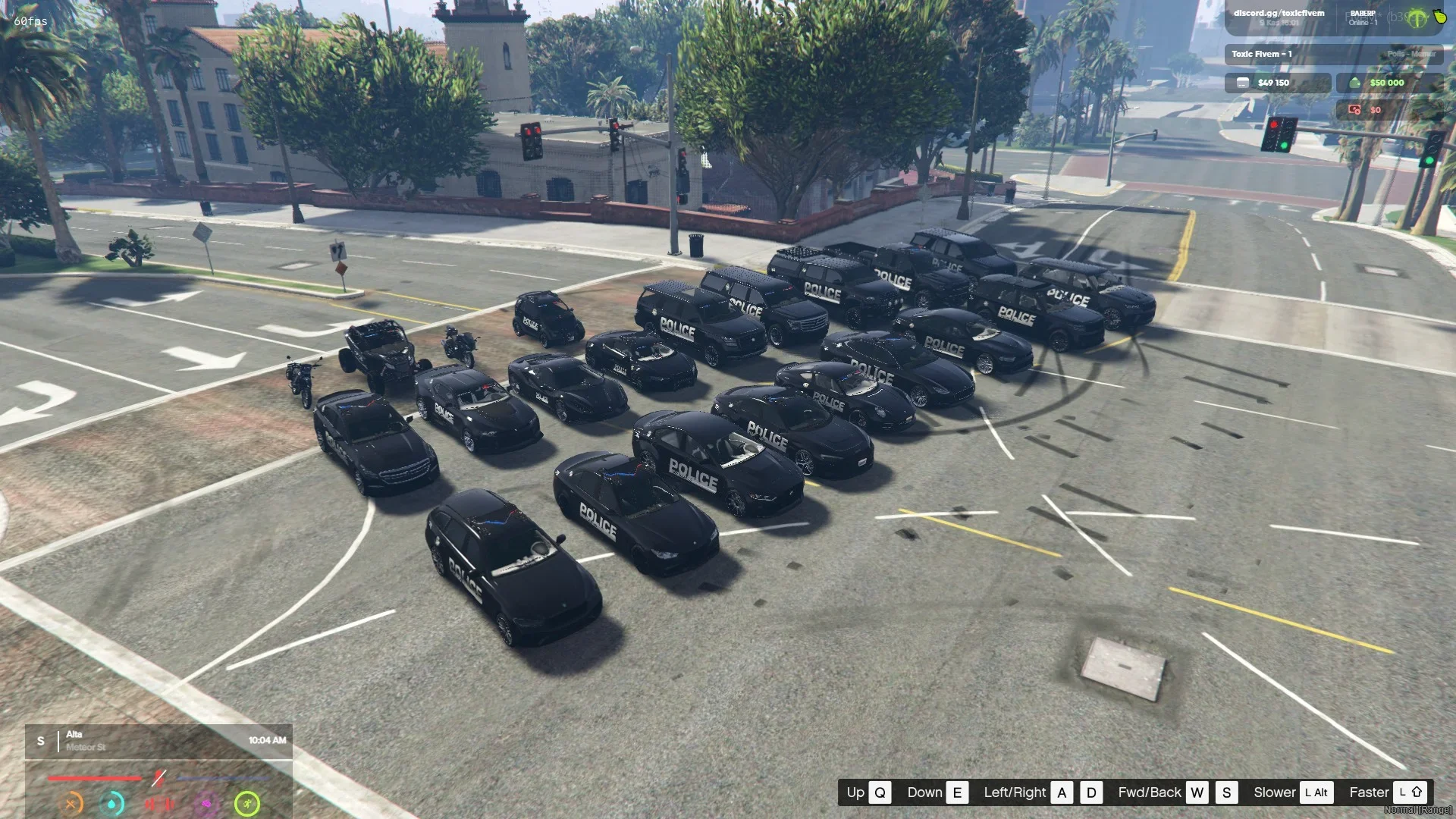Click the red dirty money icon
Screen dimensions: 1456x819
[1354, 110]
